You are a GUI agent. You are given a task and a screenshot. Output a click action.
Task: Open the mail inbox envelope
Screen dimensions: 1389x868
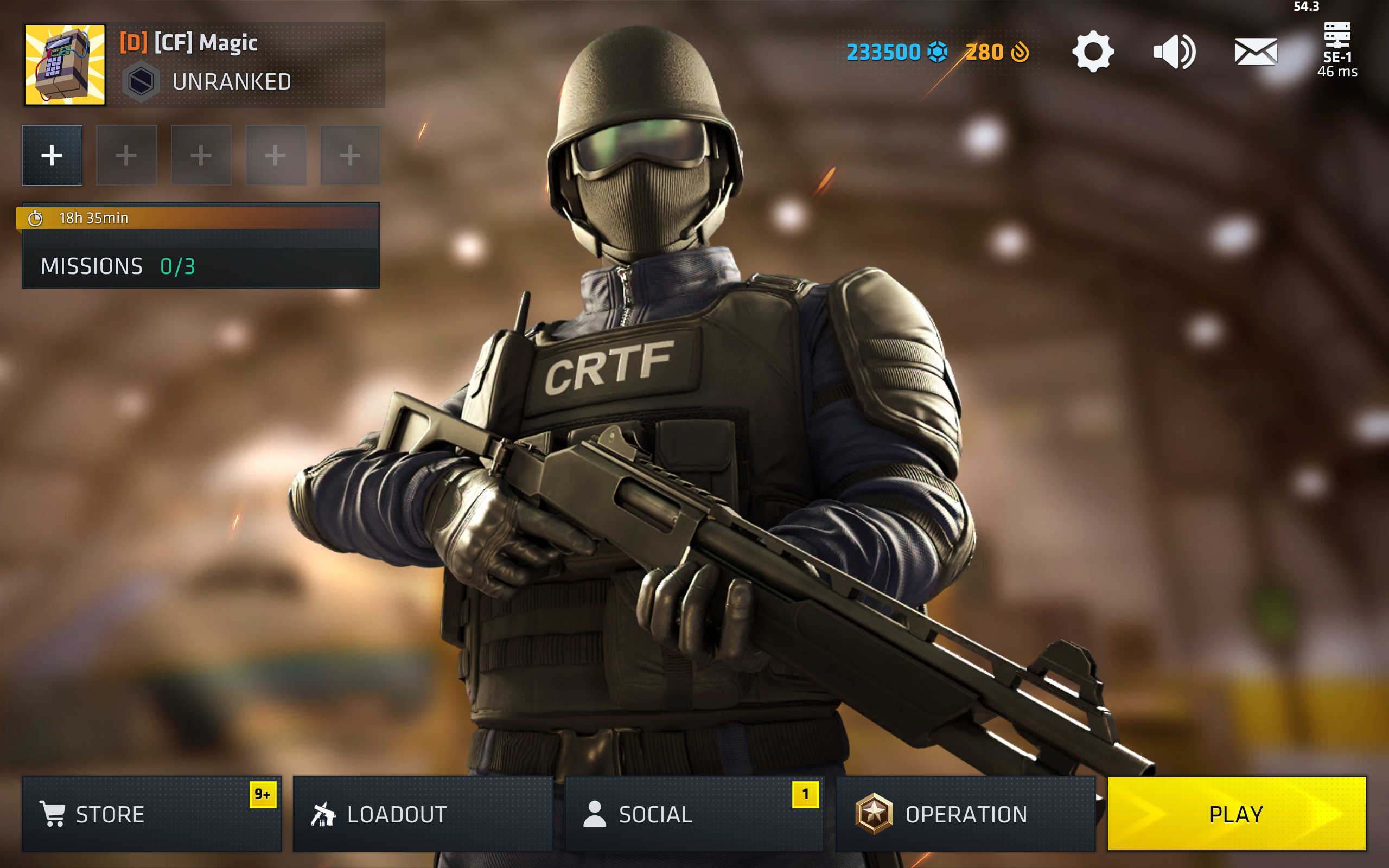[1256, 52]
